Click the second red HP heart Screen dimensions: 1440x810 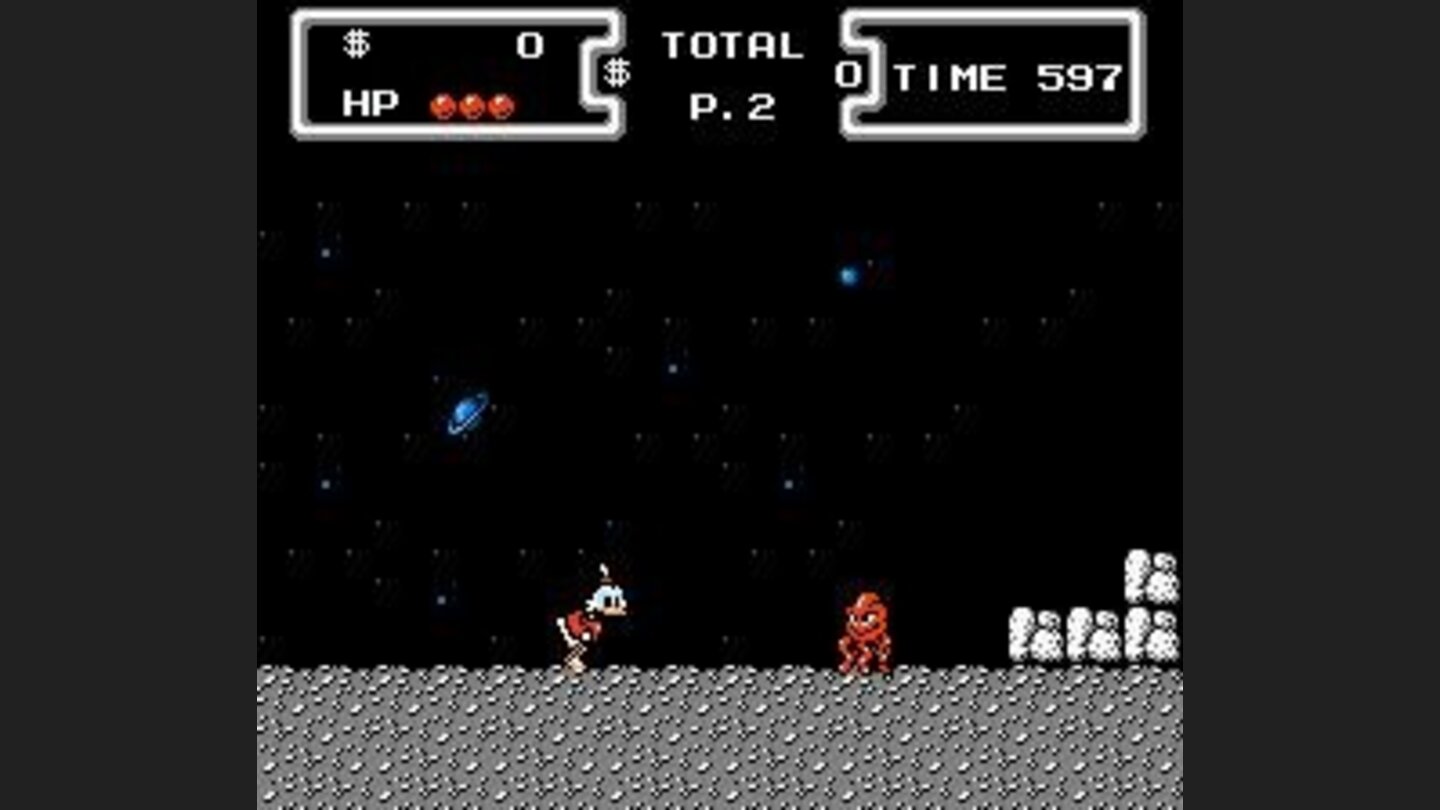click(471, 103)
